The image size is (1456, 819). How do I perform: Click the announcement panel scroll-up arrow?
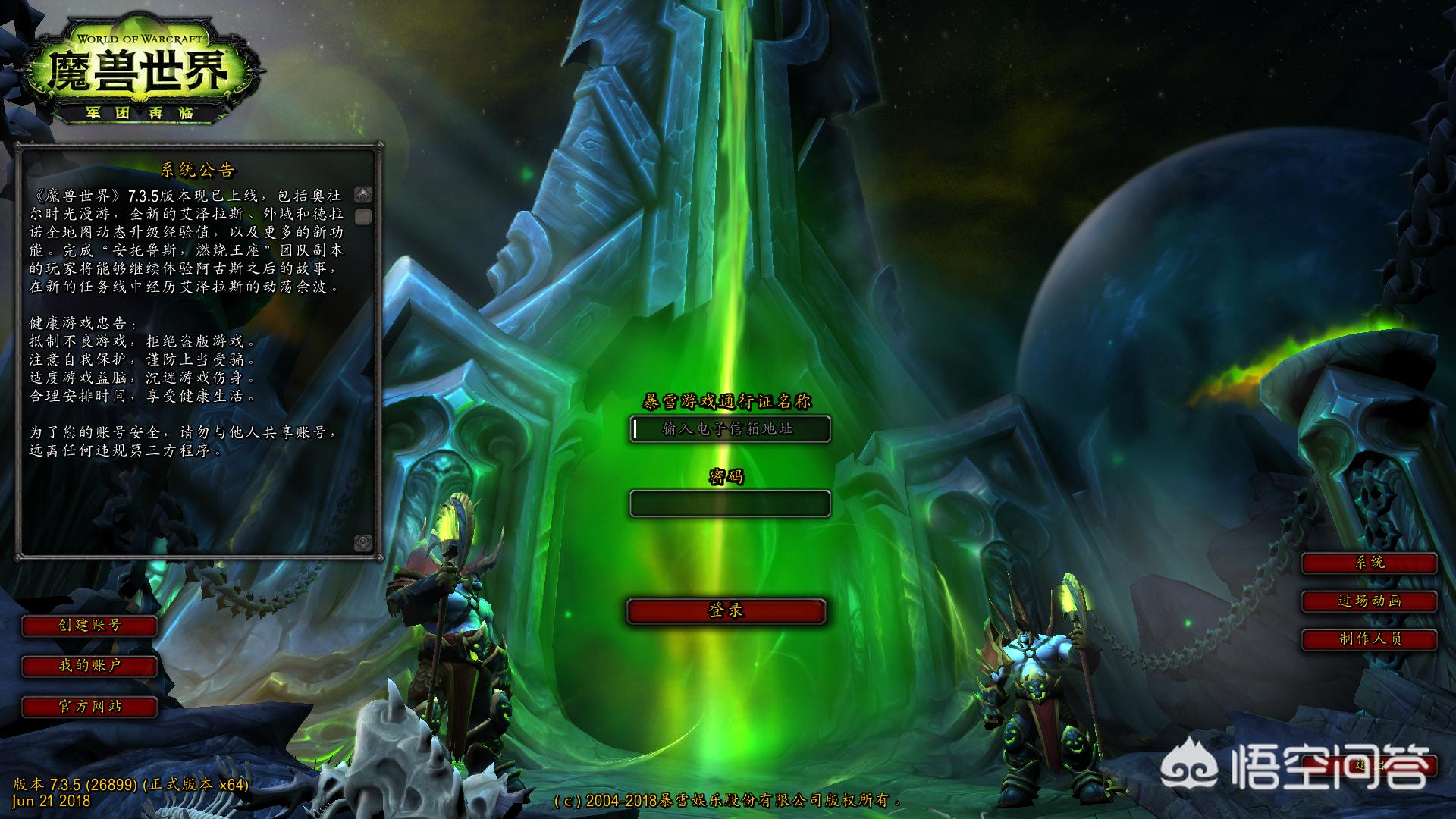tap(363, 195)
